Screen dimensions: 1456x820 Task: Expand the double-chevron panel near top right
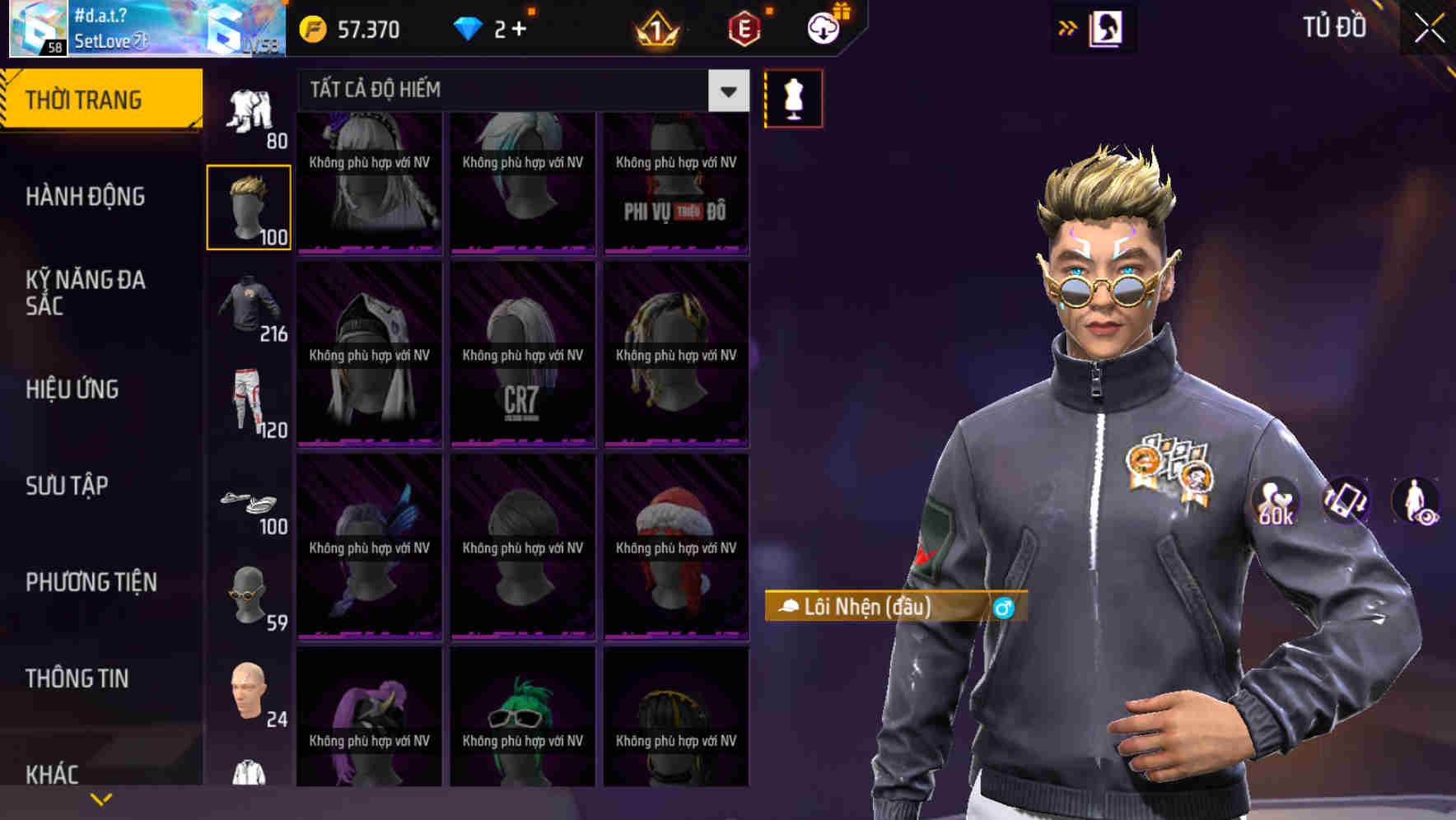click(x=1067, y=26)
